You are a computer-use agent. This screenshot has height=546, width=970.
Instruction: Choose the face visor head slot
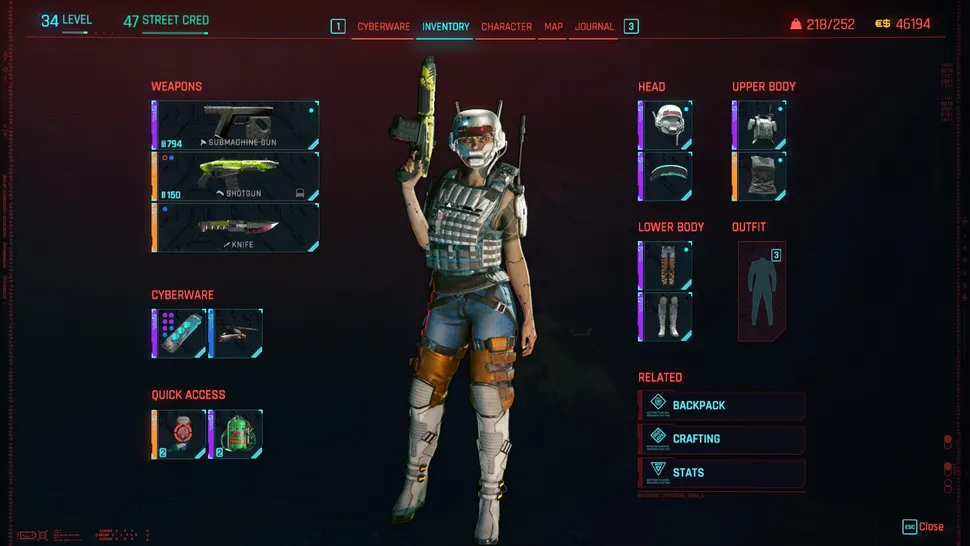(665, 176)
